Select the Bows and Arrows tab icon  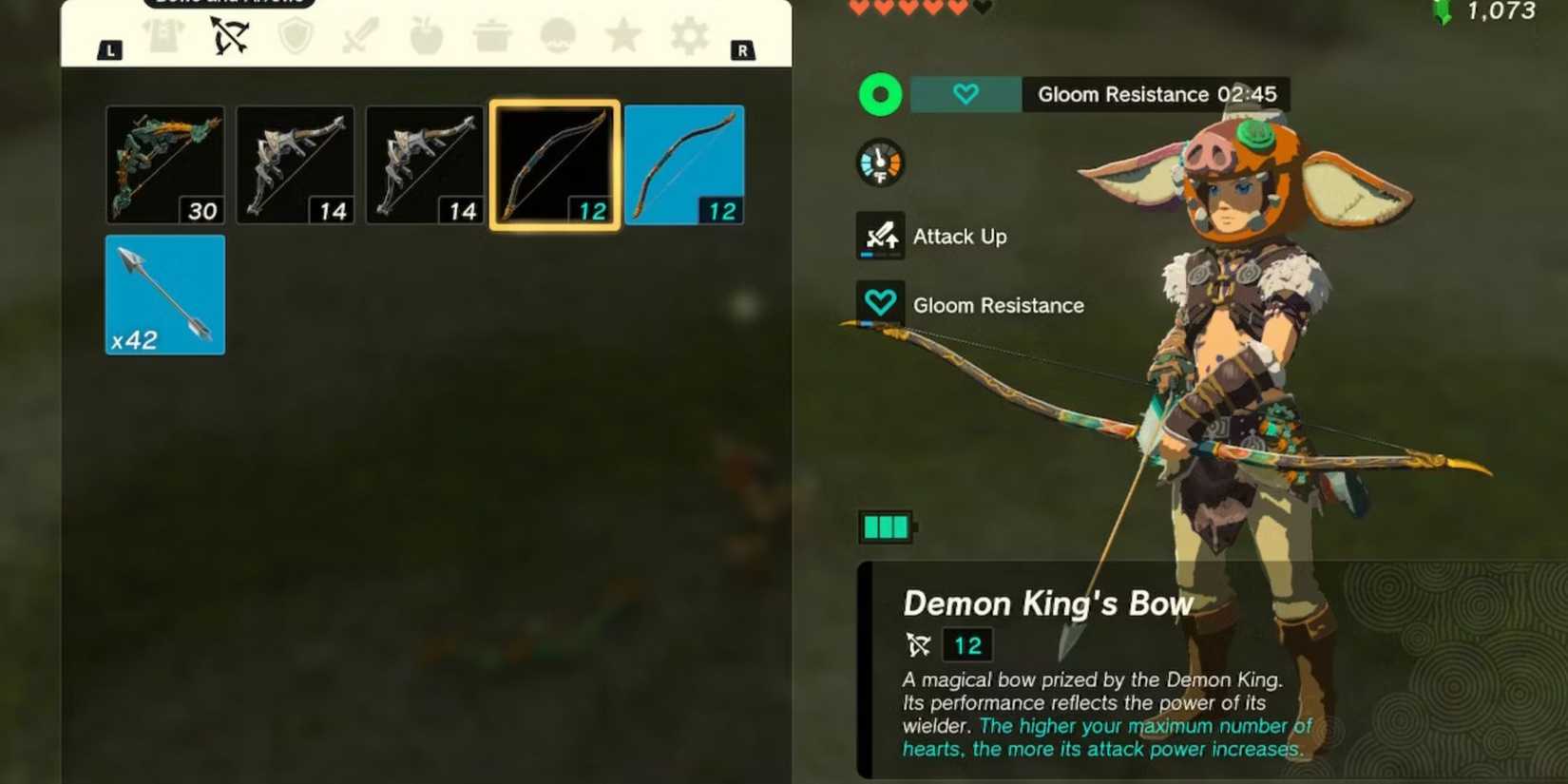pyautogui.click(x=231, y=35)
